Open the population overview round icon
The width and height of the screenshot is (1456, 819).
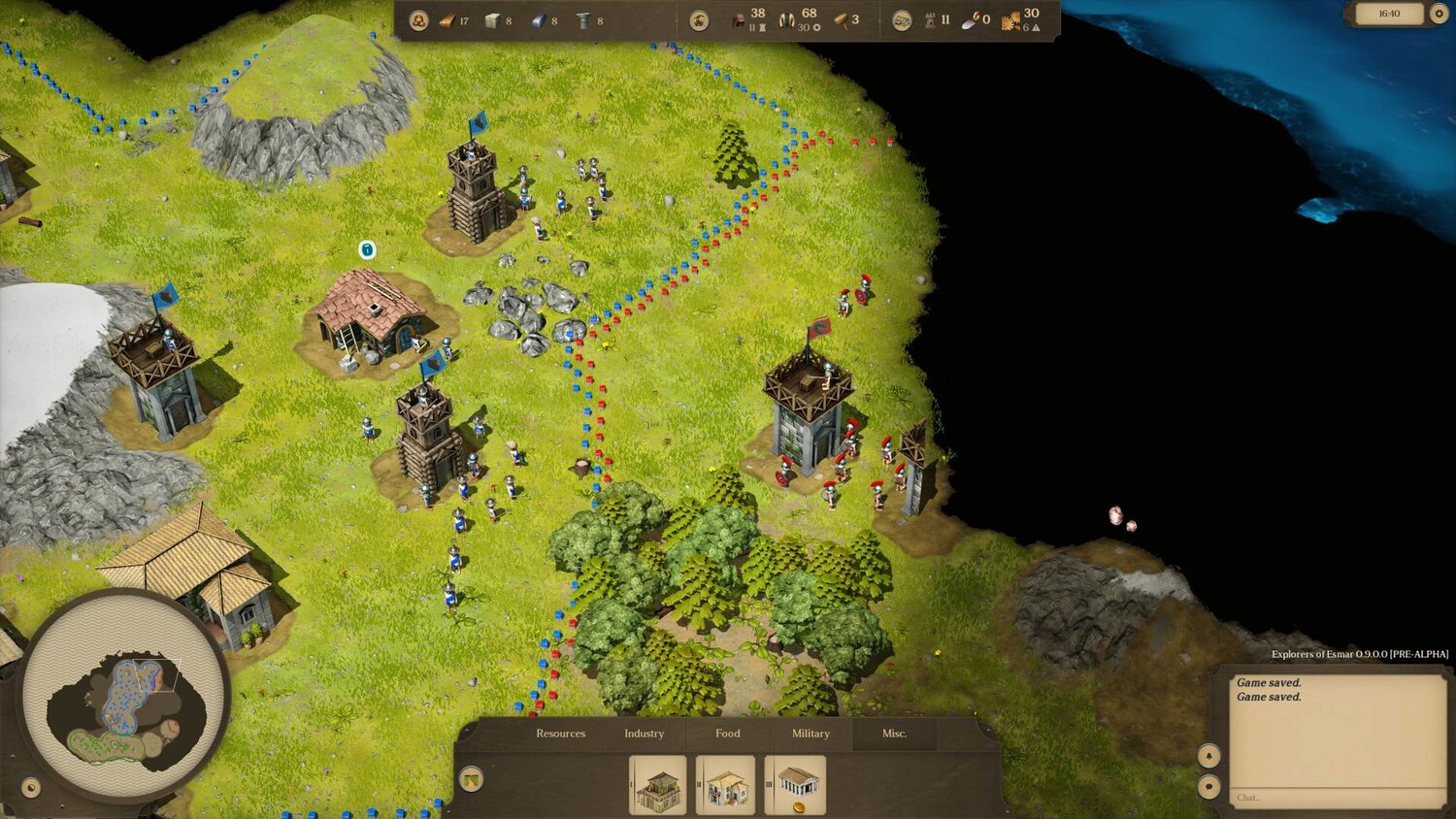point(699,20)
